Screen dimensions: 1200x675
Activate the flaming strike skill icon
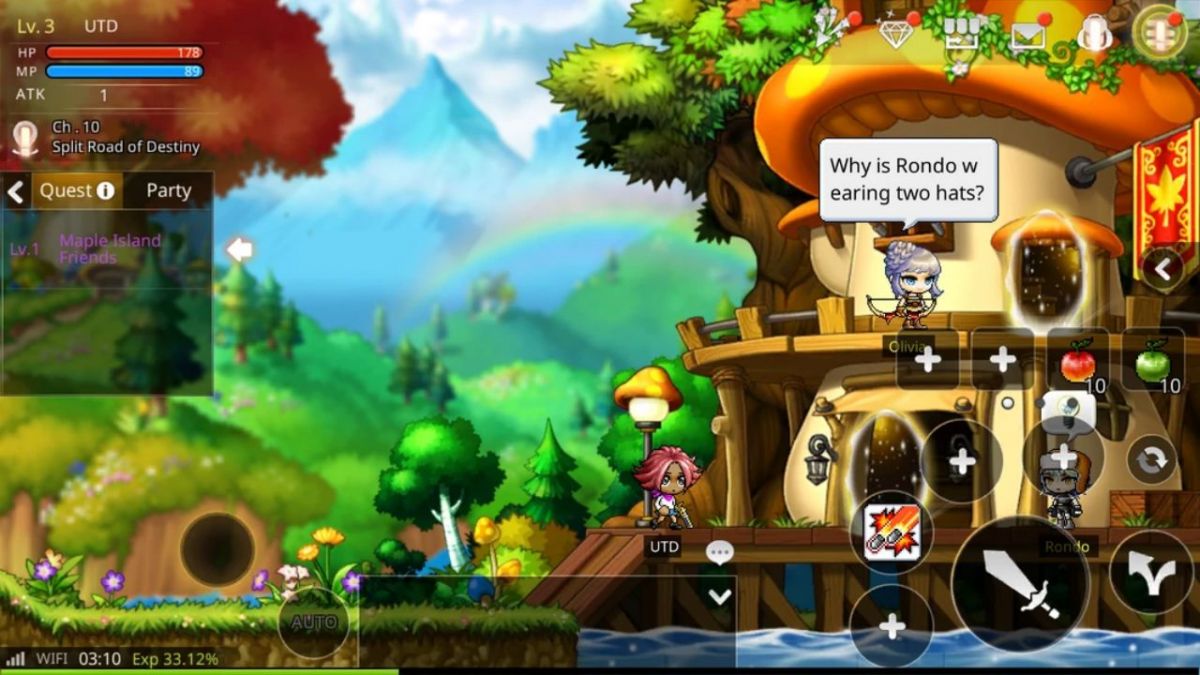coord(890,530)
